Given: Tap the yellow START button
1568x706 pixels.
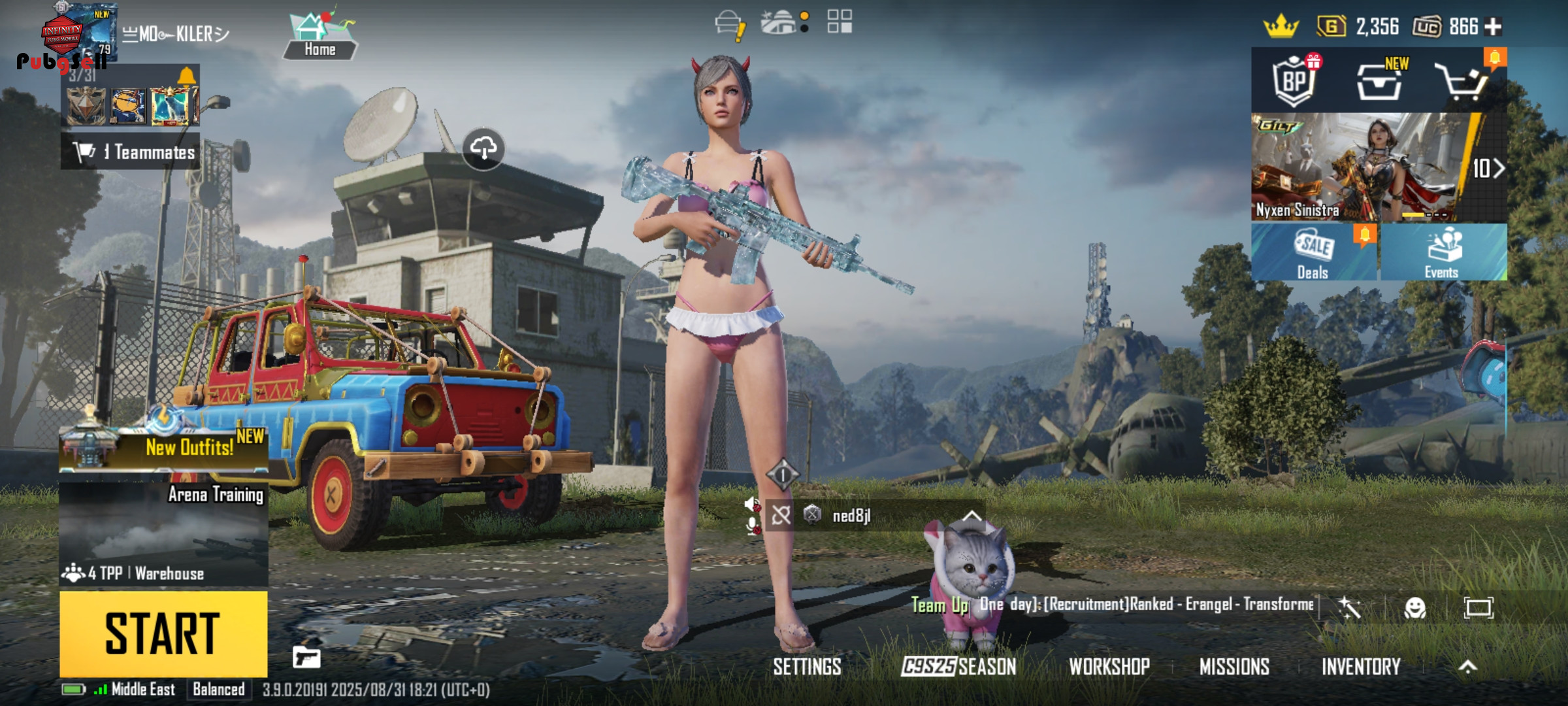Looking at the screenshot, I should [163, 633].
